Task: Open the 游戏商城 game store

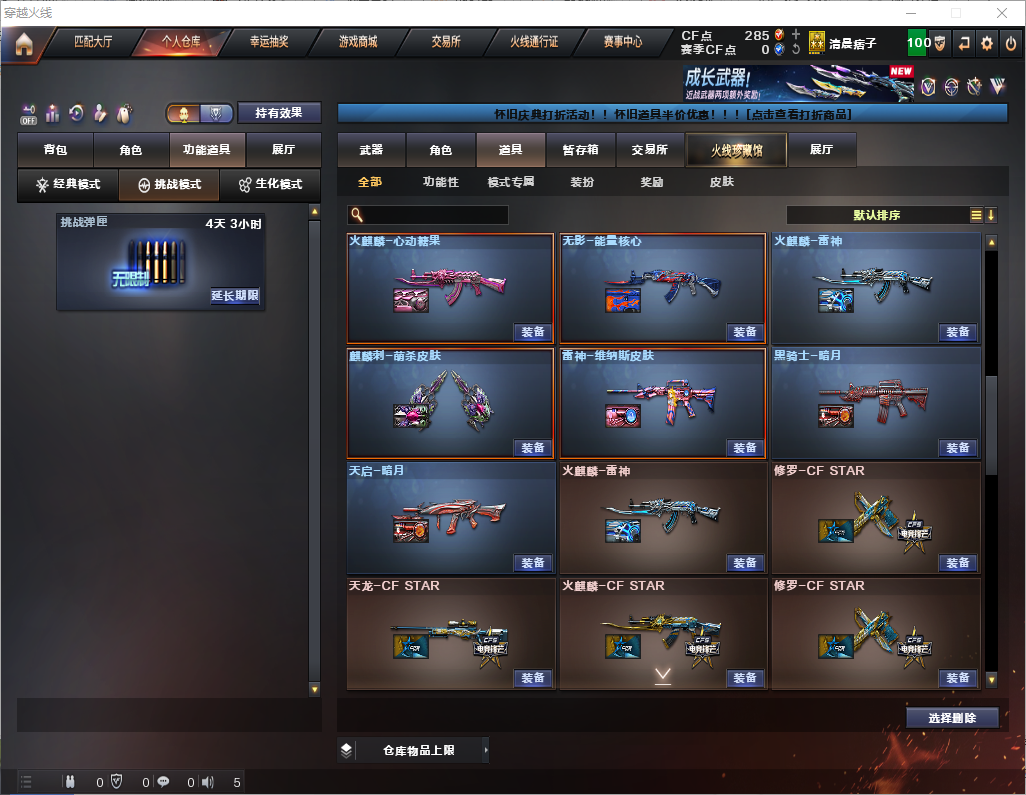Action: coord(357,42)
